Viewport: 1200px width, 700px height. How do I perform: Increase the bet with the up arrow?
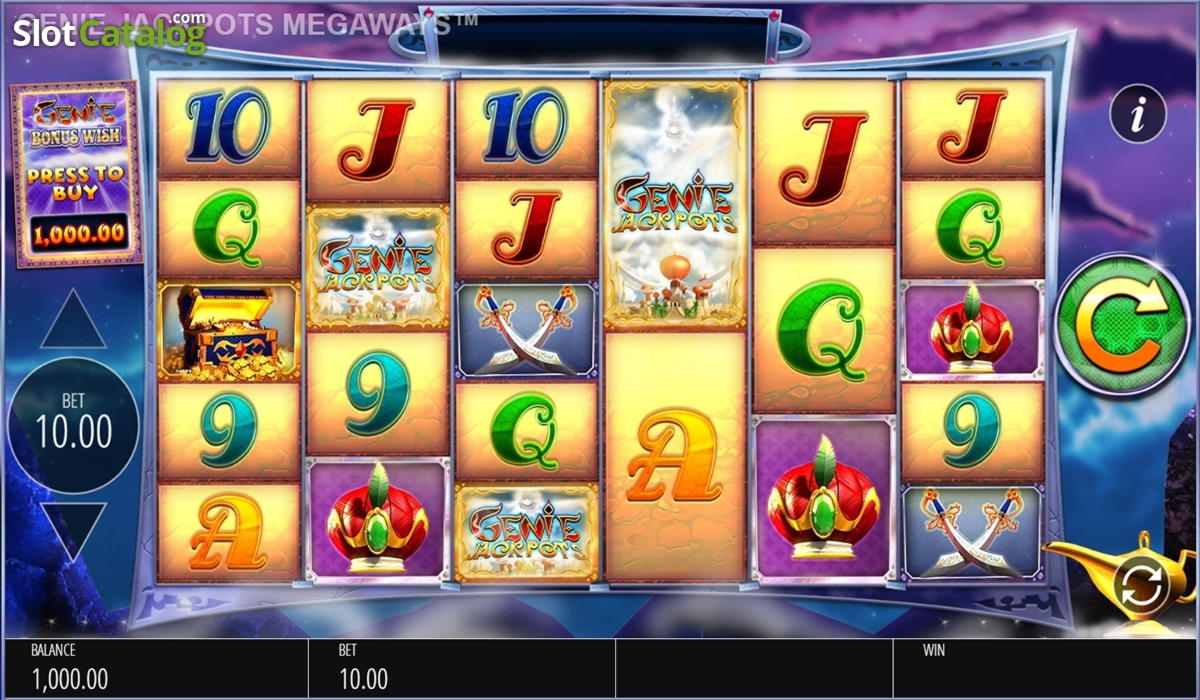72,320
